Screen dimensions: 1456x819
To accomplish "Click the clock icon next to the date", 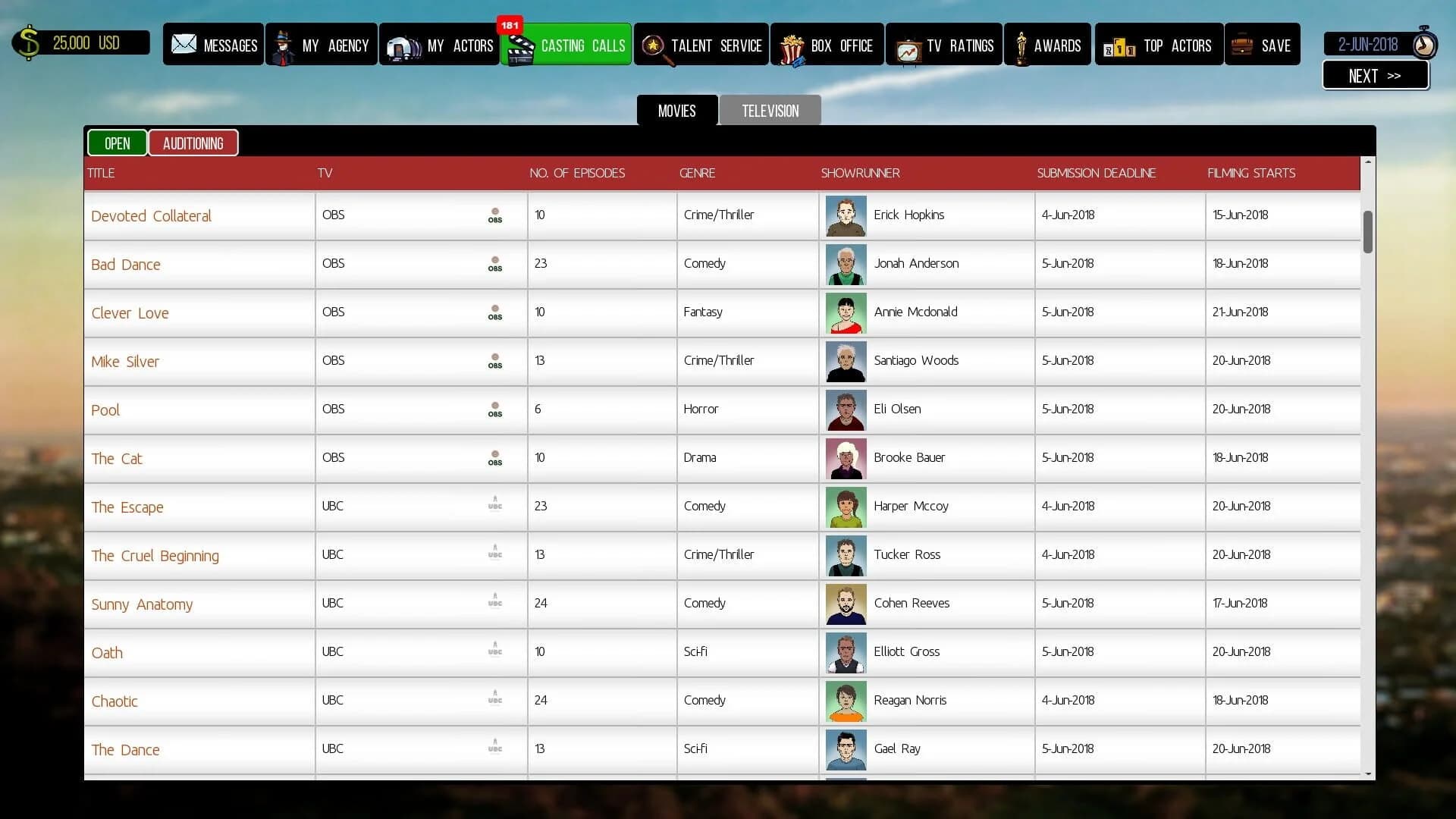I will point(1424,43).
